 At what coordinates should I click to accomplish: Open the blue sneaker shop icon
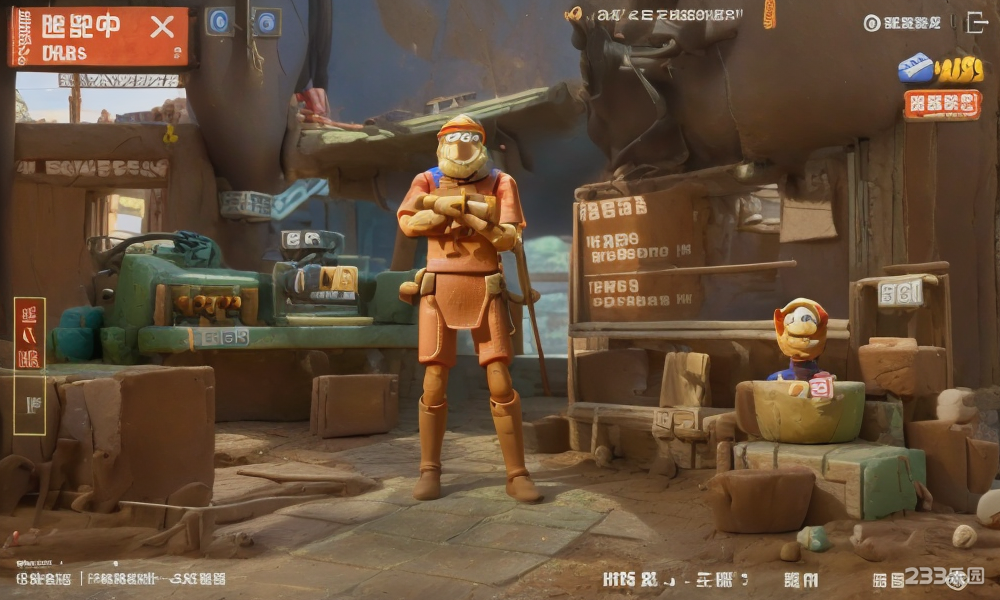[x=916, y=67]
